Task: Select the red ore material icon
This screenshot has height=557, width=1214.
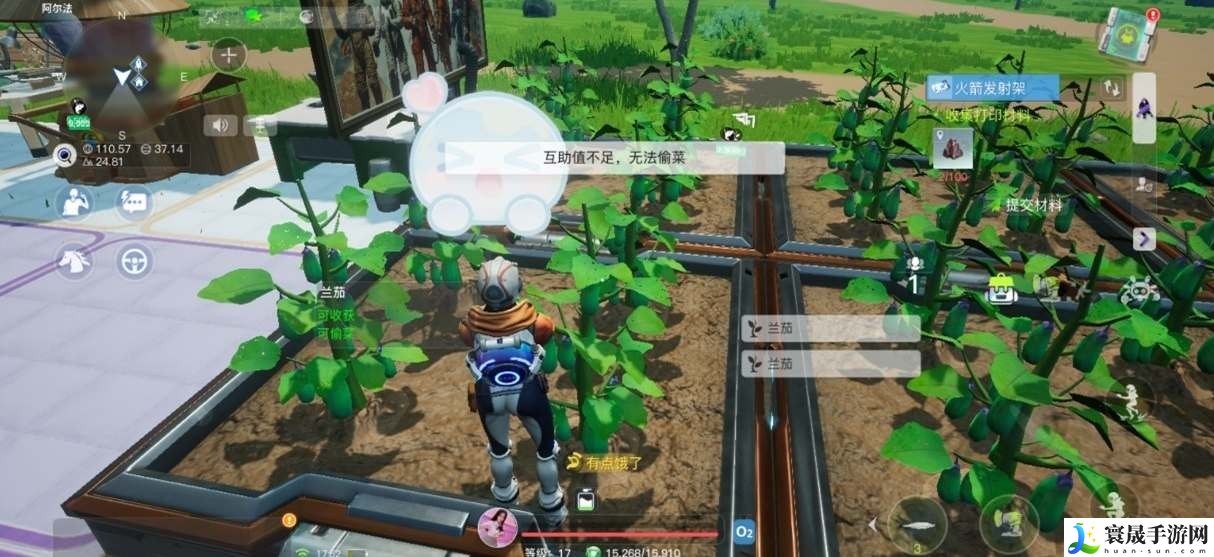Action: click(952, 148)
